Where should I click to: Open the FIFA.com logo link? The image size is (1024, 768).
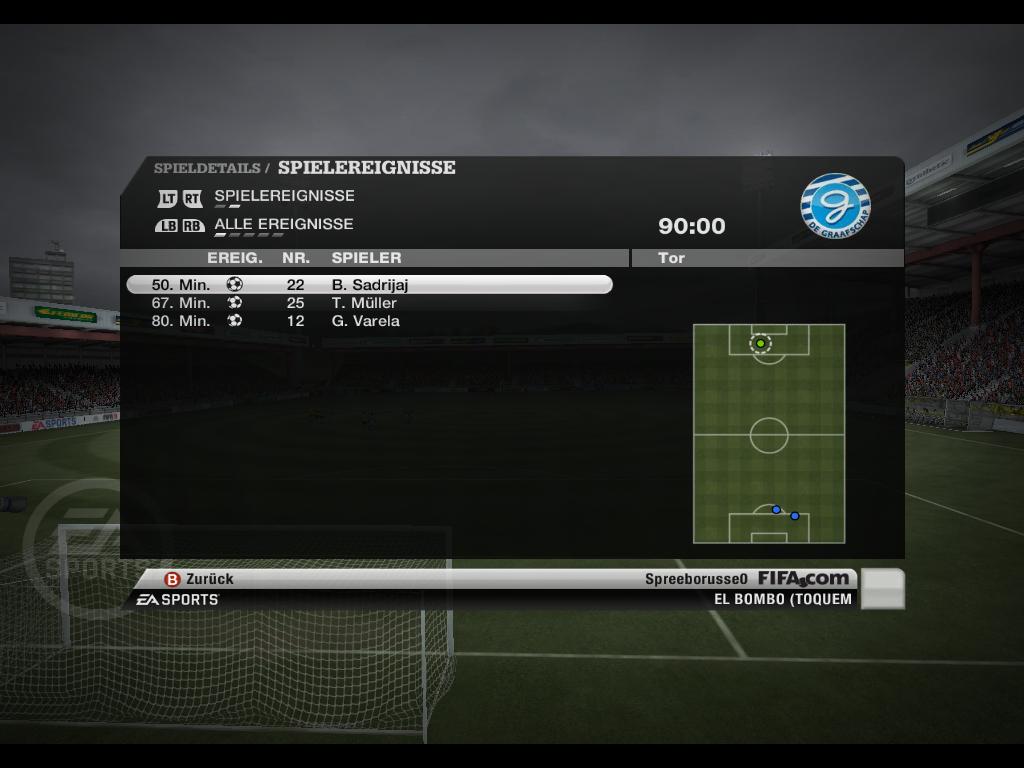point(803,578)
